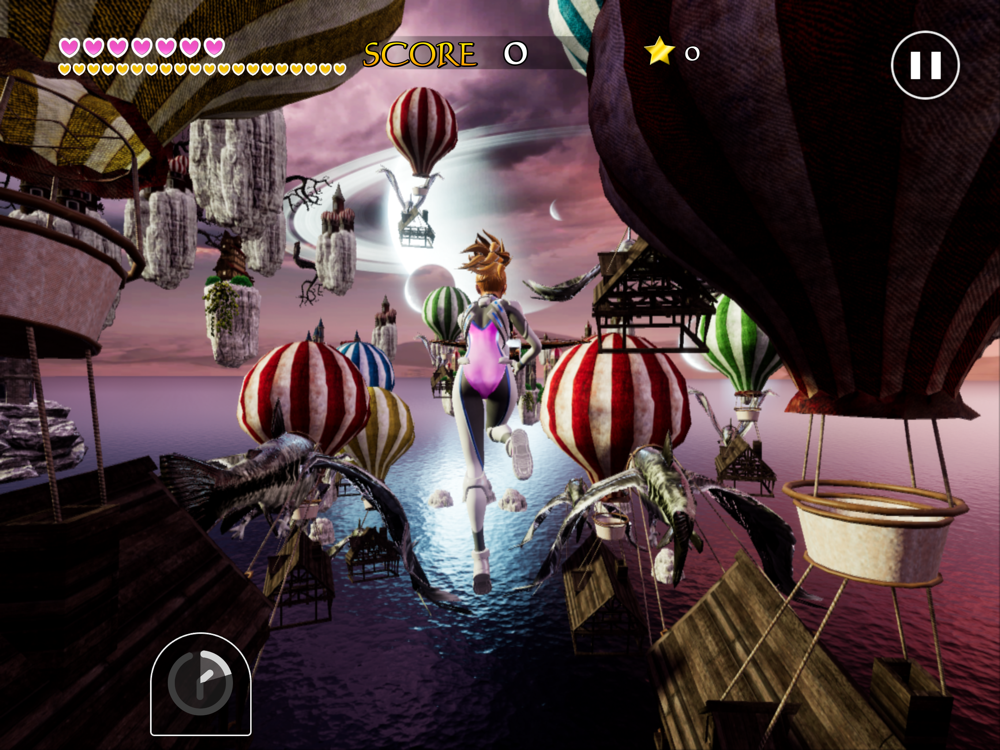Pause the game with the pause button
This screenshot has height=750, width=1000.
[925, 65]
